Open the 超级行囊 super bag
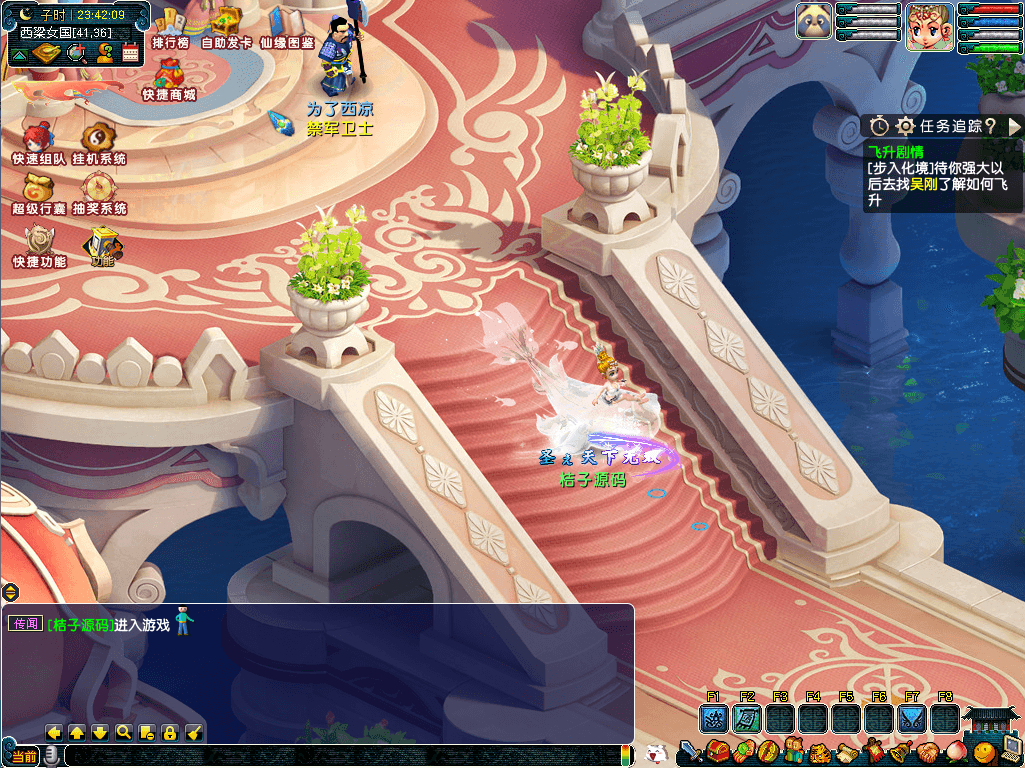The width and height of the screenshot is (1025, 768). pos(39,191)
